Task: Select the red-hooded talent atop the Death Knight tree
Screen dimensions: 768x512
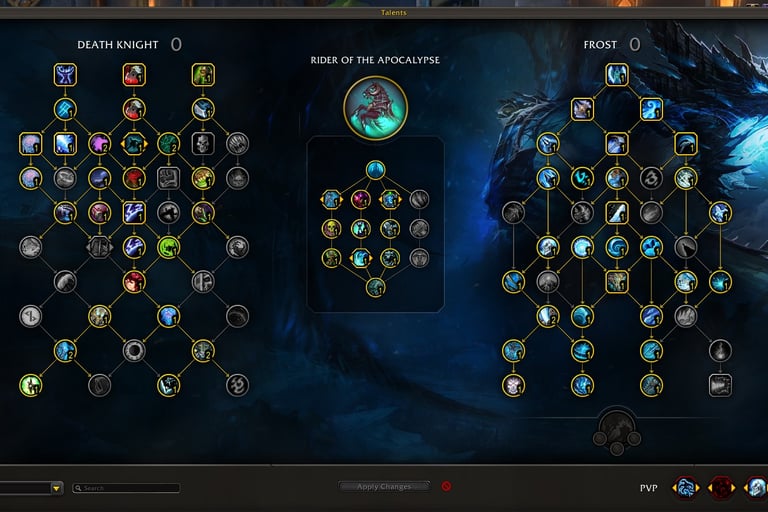Action: (x=134, y=74)
